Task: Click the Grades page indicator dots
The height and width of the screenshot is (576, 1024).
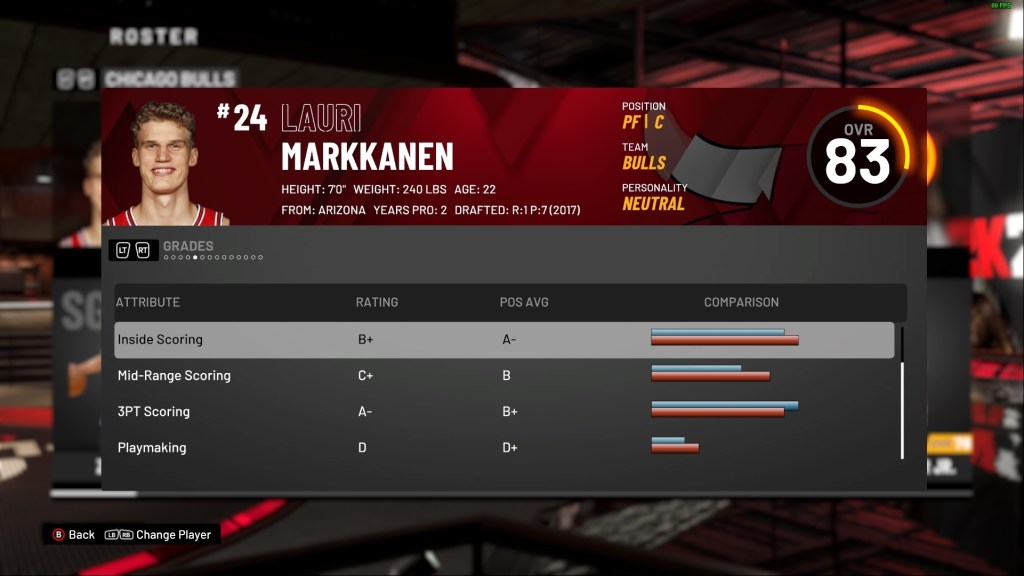Action: tap(213, 257)
